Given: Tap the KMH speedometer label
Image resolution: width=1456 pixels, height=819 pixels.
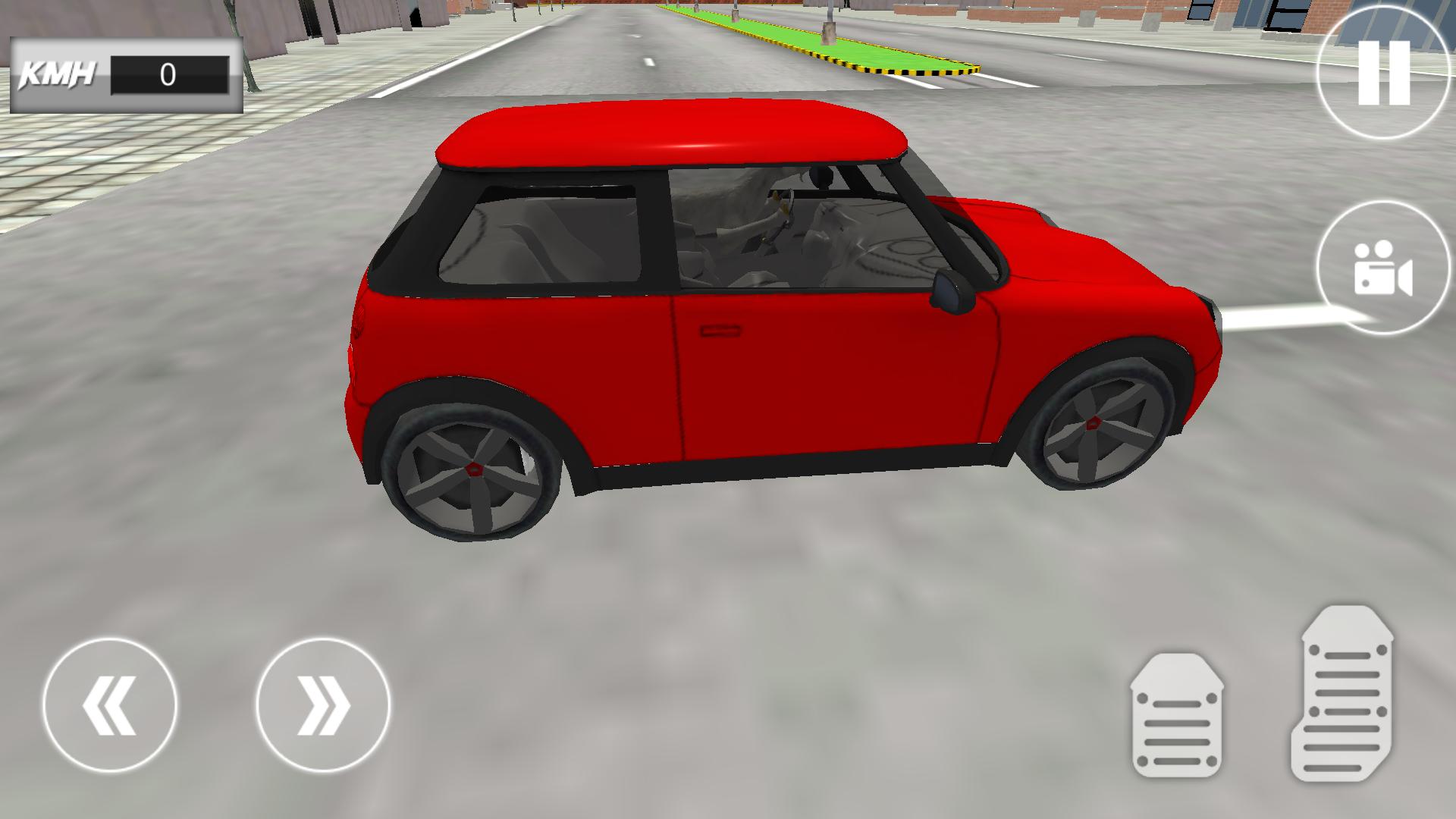Looking at the screenshot, I should point(57,72).
